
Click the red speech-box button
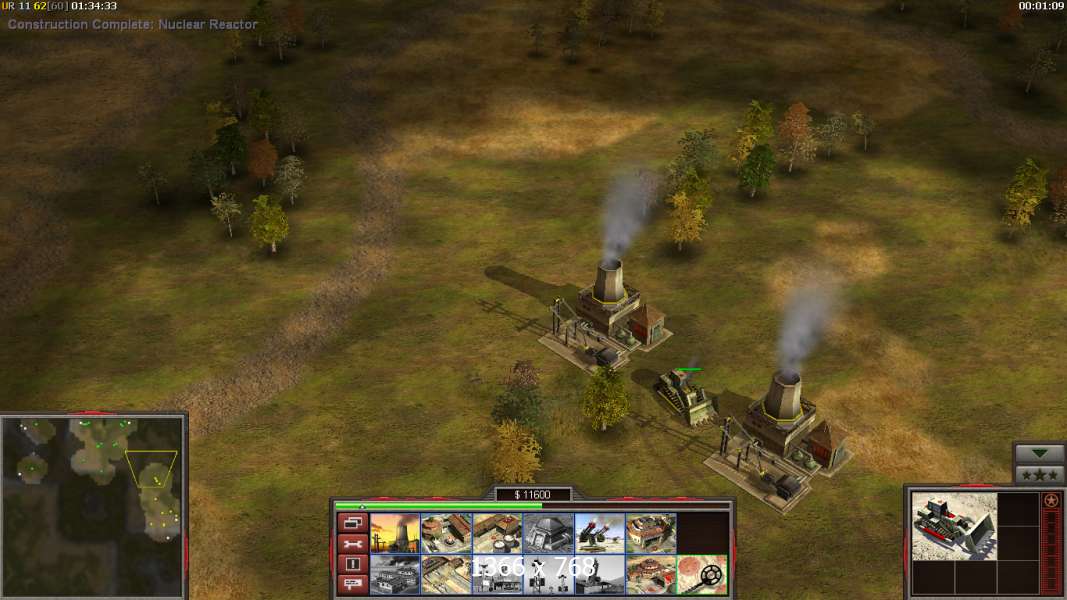click(352, 584)
